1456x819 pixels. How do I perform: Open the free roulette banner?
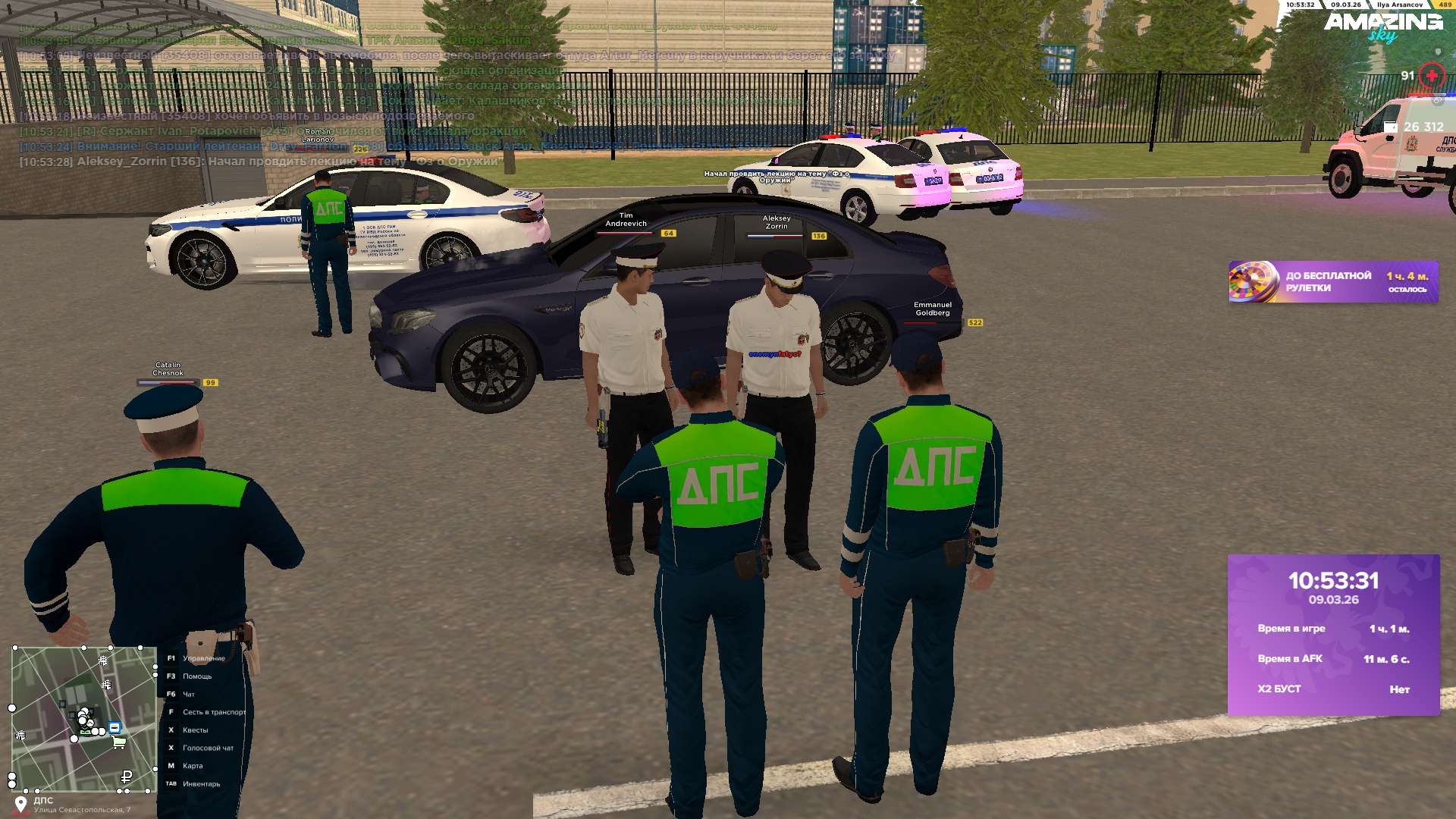tap(1332, 282)
